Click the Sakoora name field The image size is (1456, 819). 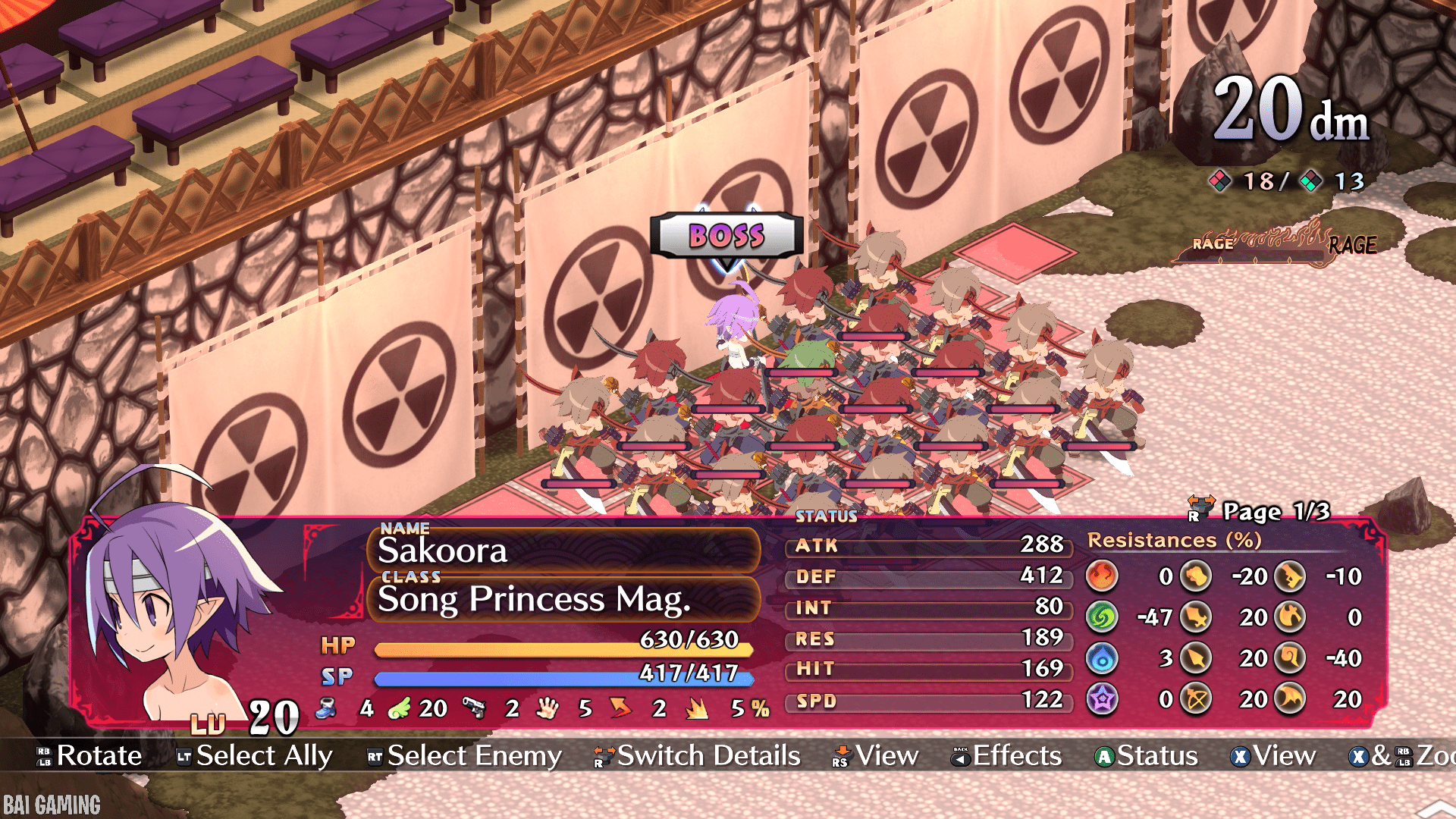point(563,550)
